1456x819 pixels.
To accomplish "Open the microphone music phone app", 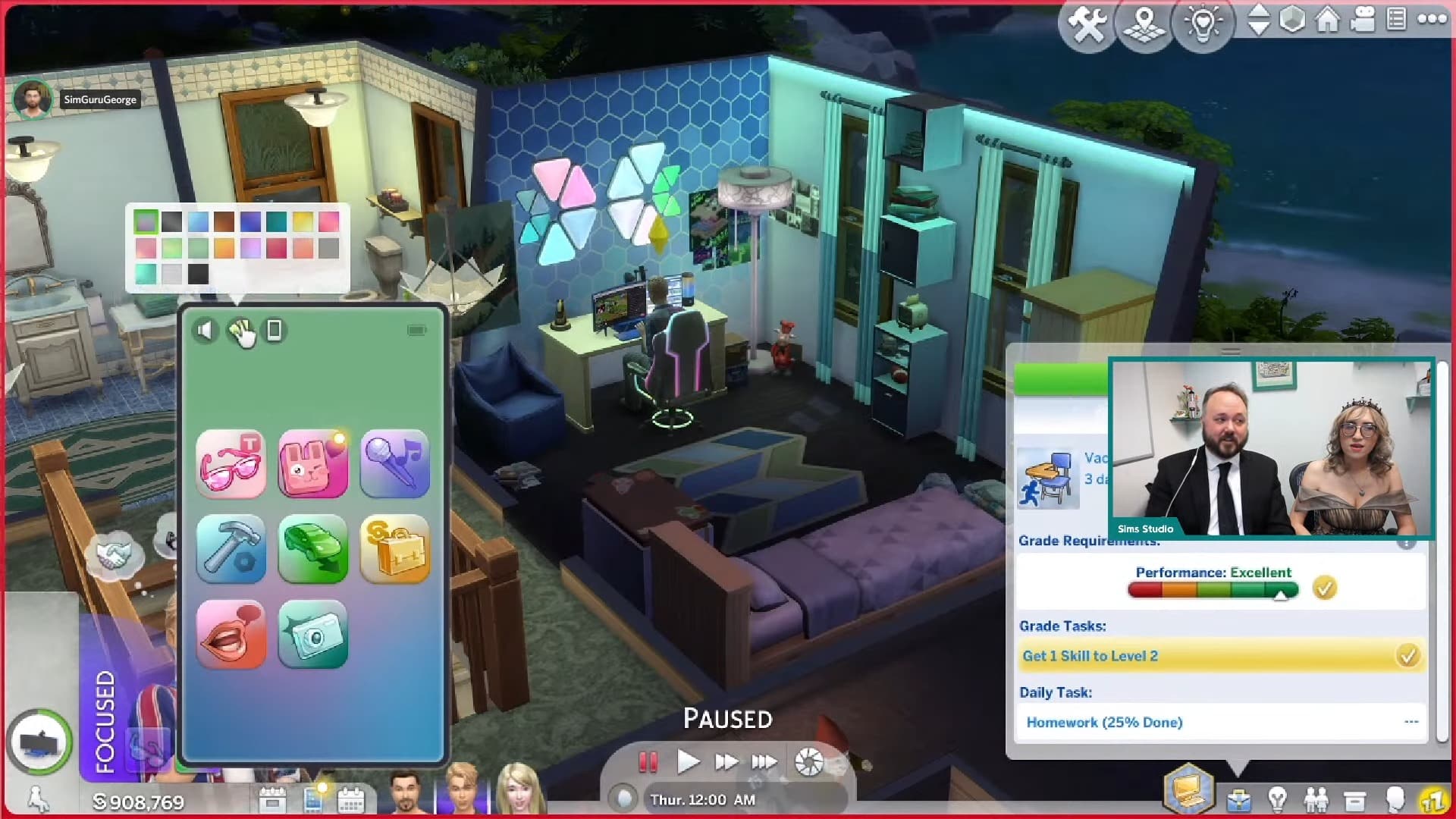I will 395,463.
